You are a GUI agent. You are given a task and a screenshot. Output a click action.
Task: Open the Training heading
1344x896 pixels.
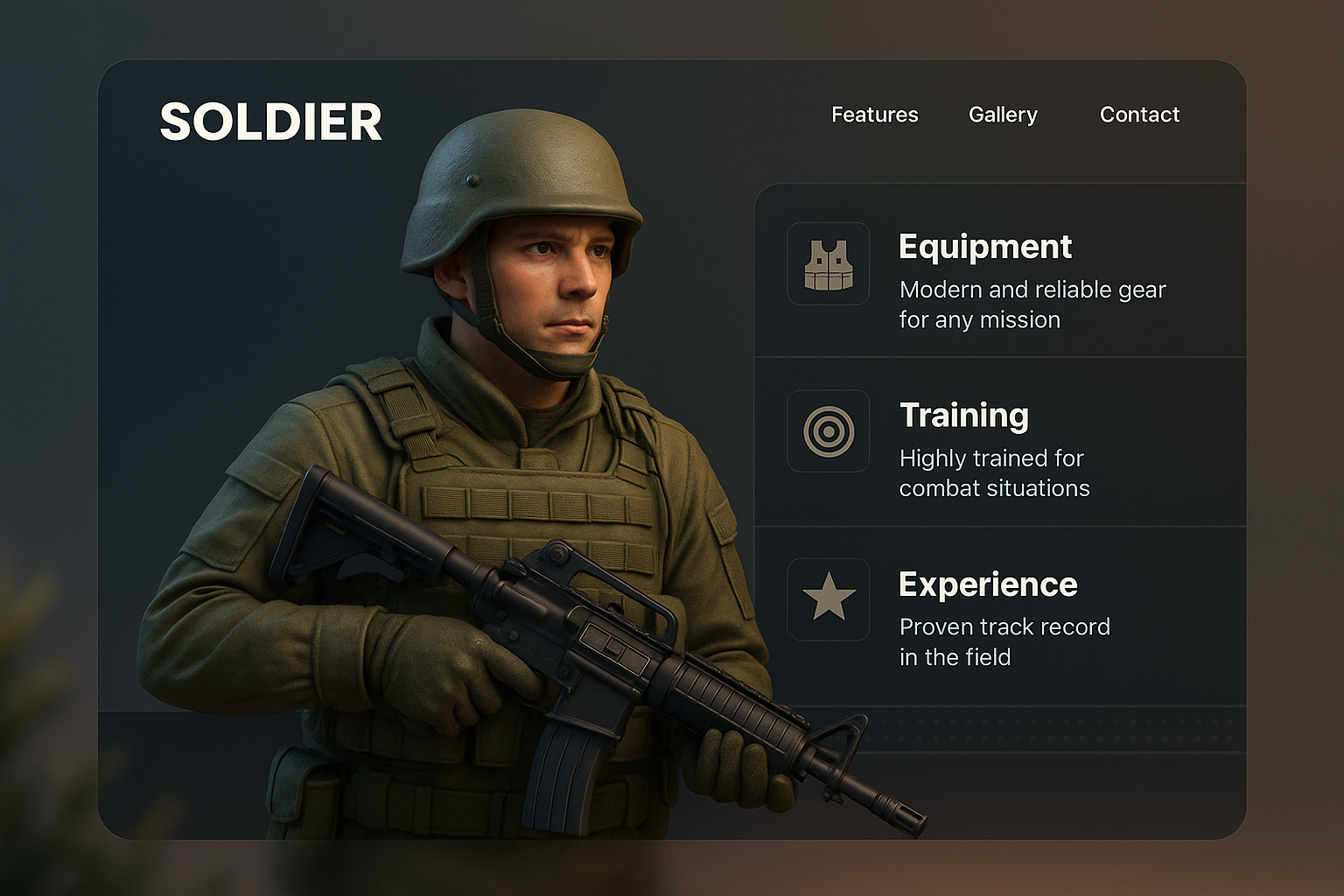(963, 415)
